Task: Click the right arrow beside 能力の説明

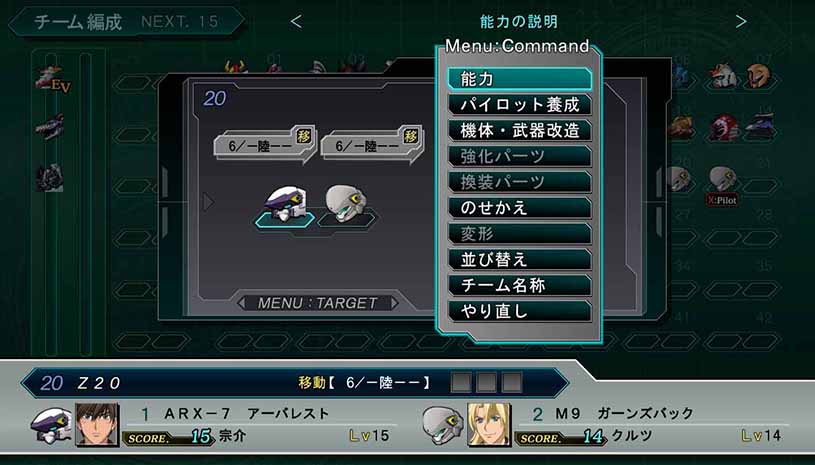Action: (x=741, y=21)
